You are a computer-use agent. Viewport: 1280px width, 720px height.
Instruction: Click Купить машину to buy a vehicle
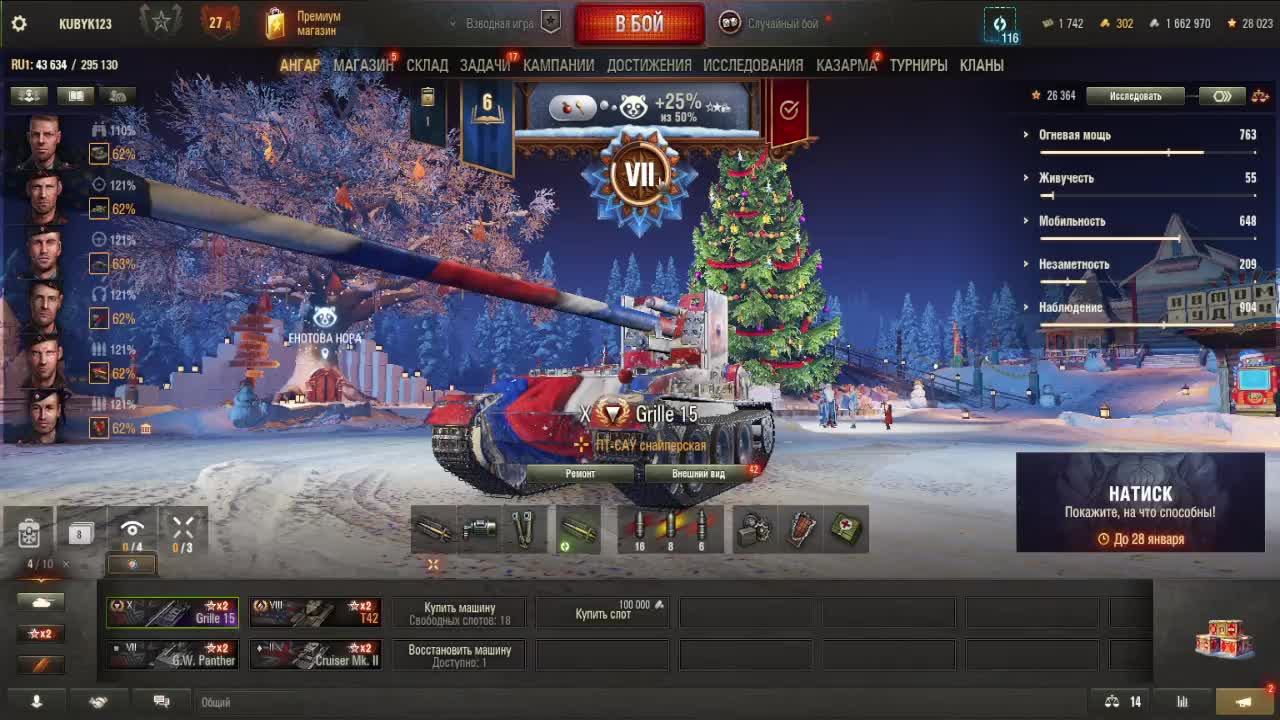(x=459, y=612)
